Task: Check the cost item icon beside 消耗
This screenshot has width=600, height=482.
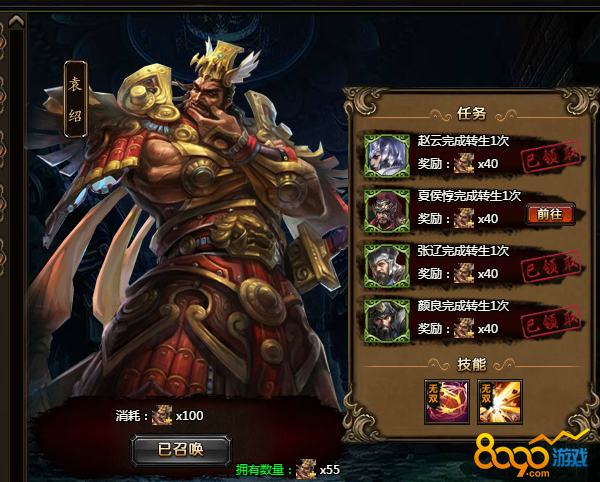Action: (x=162, y=415)
